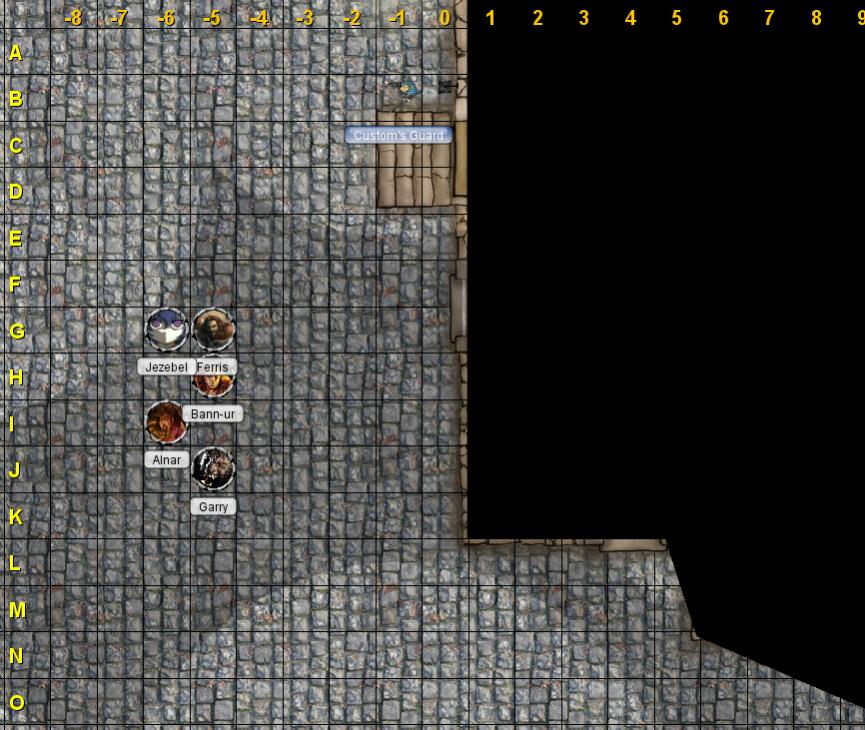Choose the Bann-ur token

coord(213,383)
